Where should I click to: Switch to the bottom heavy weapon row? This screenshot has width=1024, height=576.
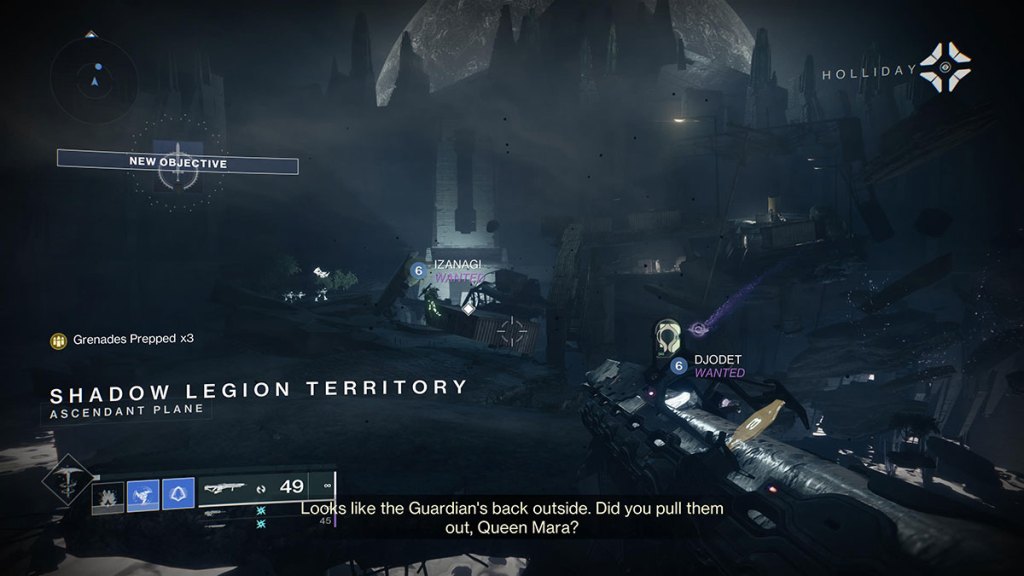click(x=224, y=522)
